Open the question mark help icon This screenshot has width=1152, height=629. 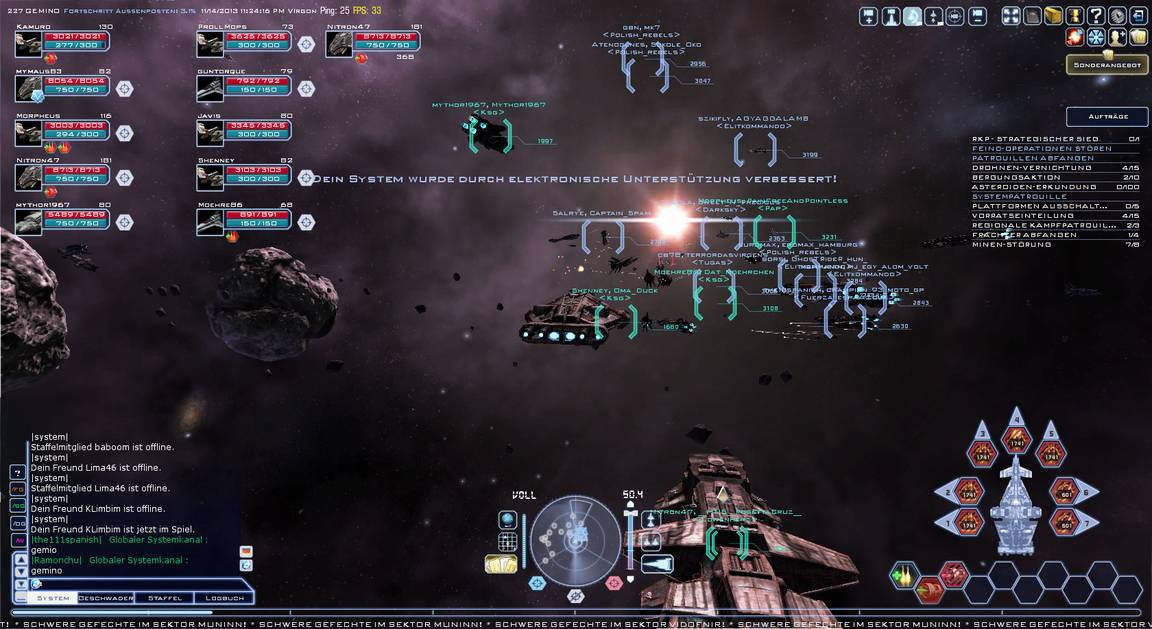pyautogui.click(x=1096, y=16)
